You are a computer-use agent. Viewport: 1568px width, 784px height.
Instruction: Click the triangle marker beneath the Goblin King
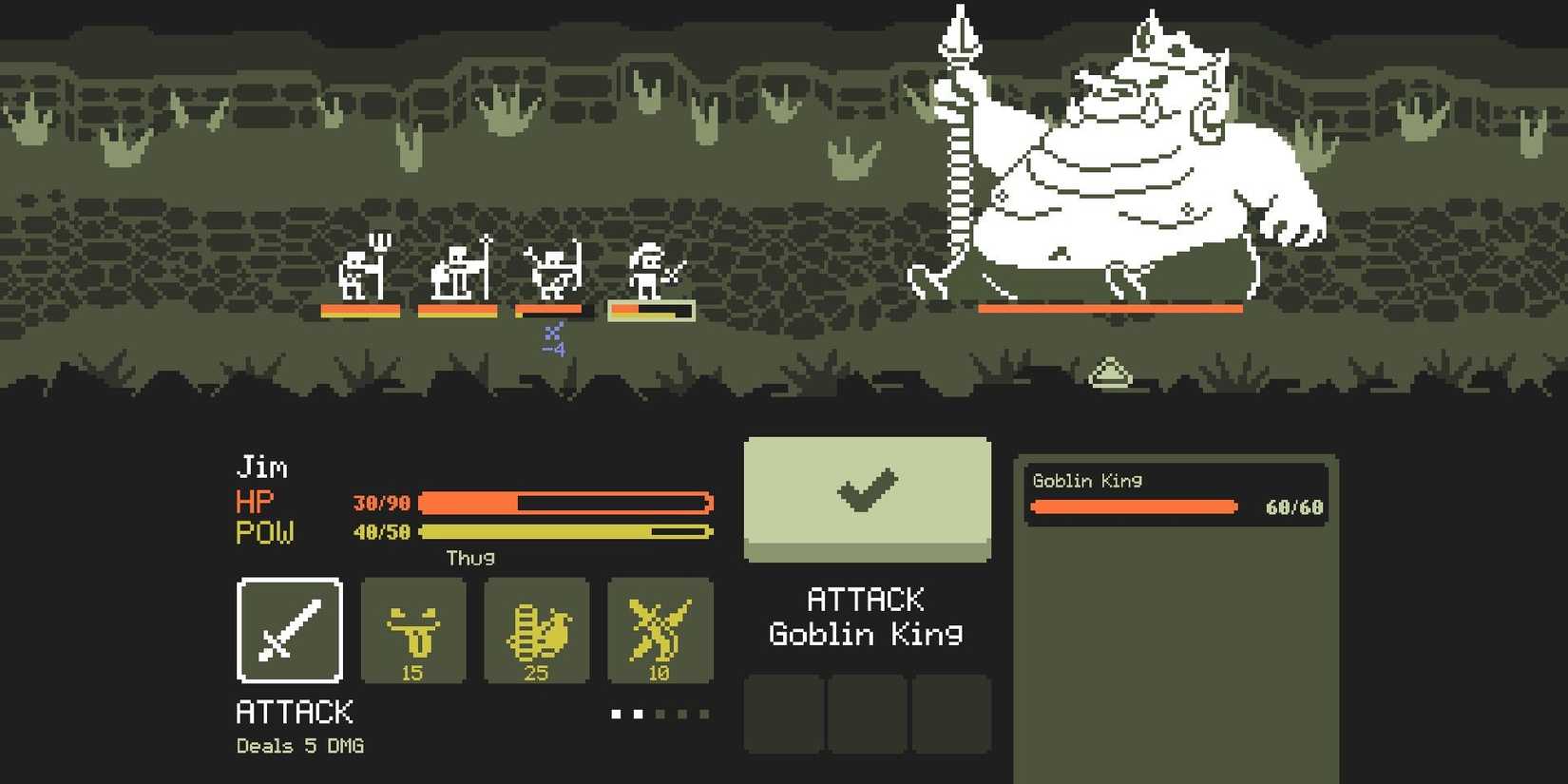[x=1112, y=371]
